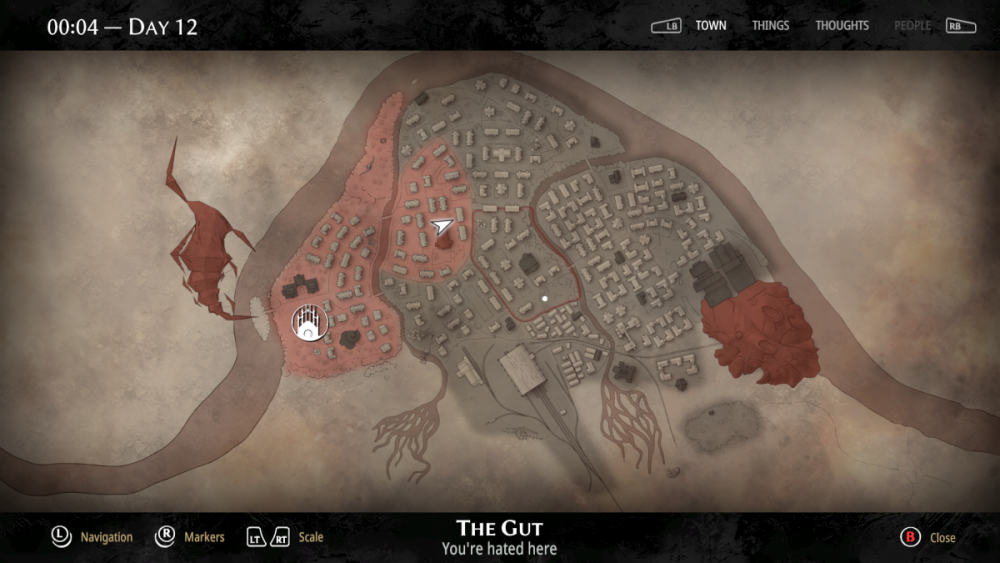Screen dimensions: 1000x563
Task: Click the white hand map marker
Action: click(x=308, y=322)
